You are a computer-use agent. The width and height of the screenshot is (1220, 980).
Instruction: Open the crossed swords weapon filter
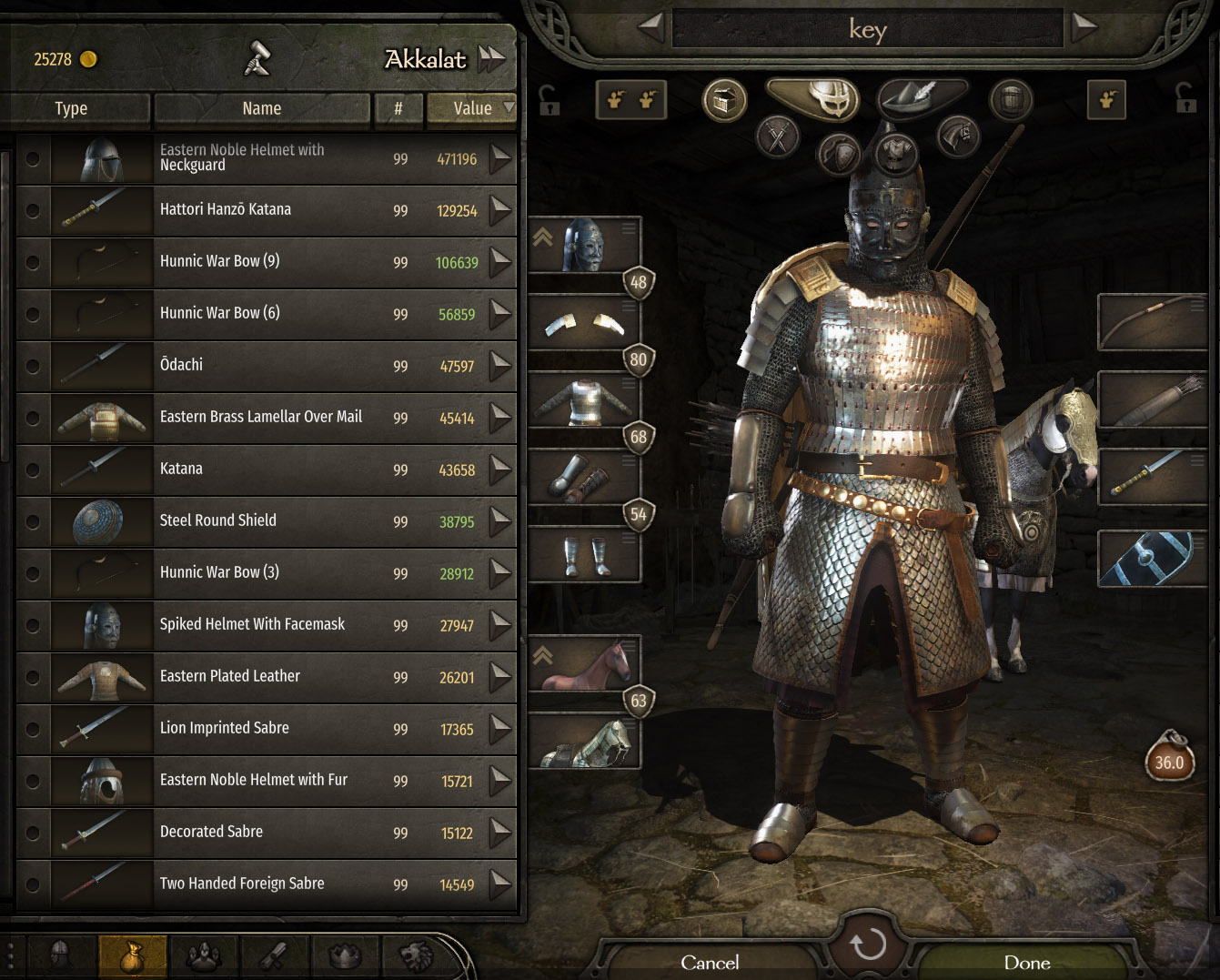(777, 138)
